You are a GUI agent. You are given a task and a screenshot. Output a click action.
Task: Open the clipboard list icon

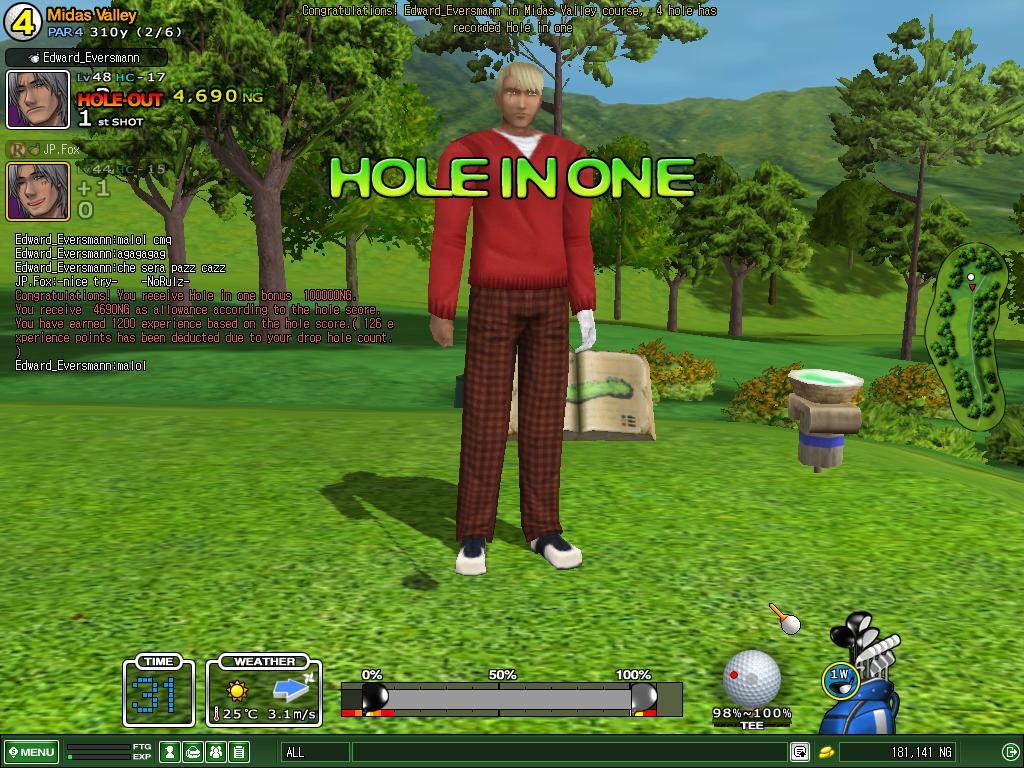(x=238, y=752)
